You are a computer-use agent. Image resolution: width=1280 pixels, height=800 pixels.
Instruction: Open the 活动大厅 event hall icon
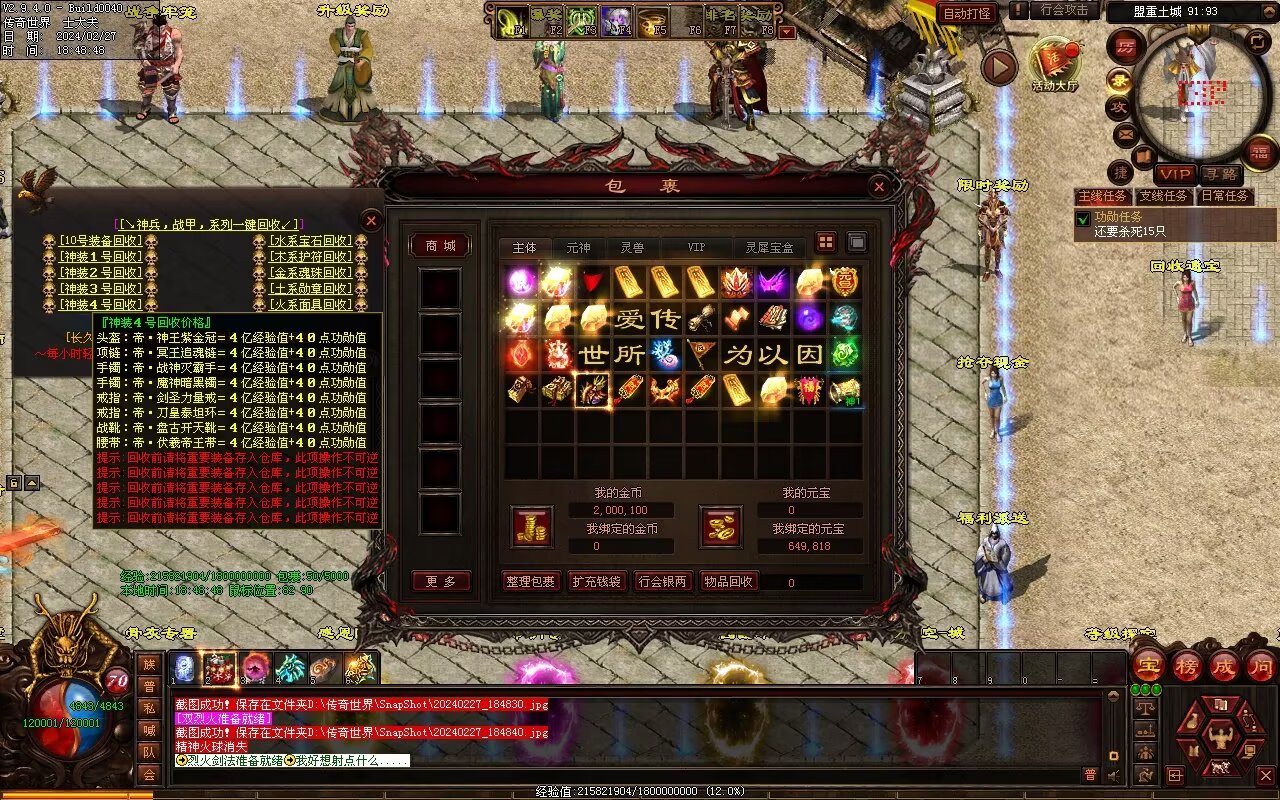[1054, 63]
